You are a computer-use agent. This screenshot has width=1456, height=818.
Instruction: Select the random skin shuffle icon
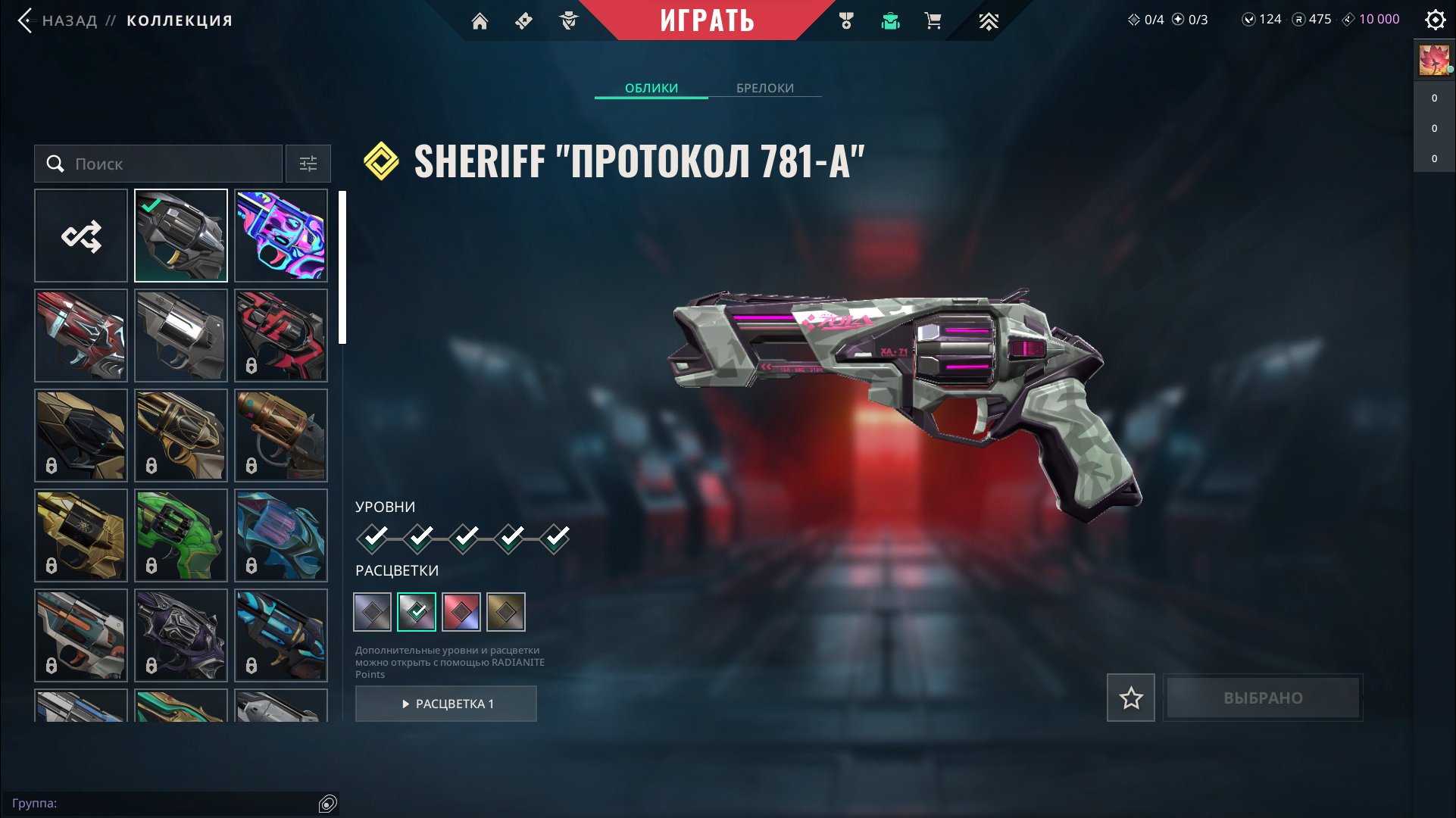point(80,235)
